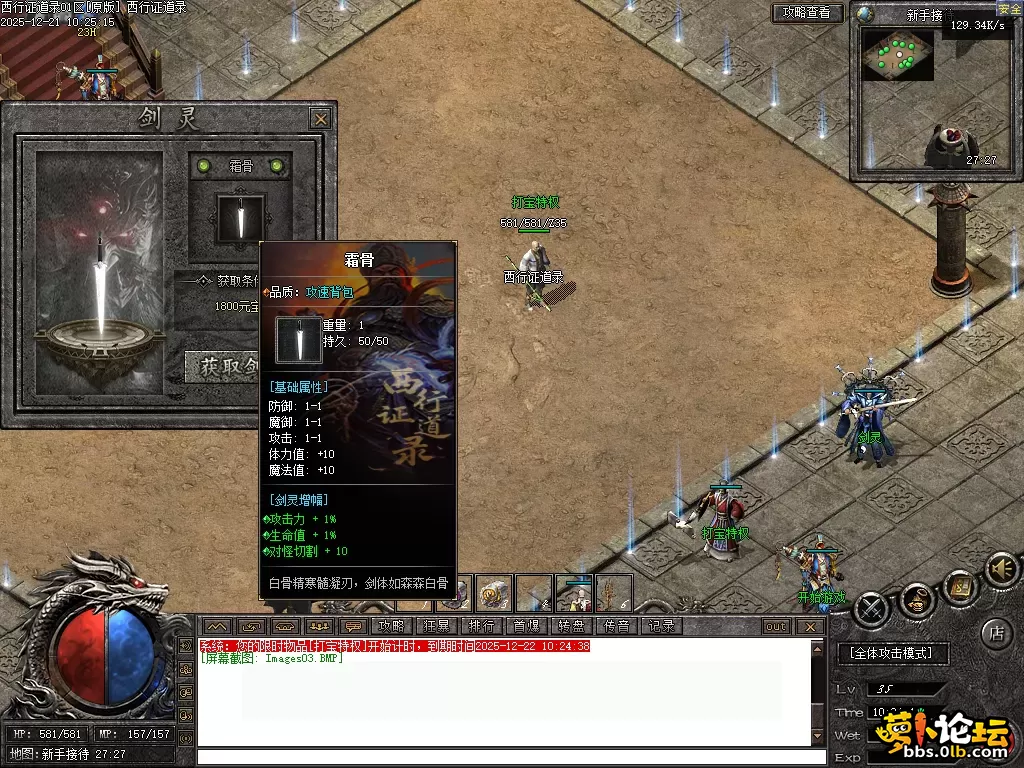Open the 首爆 first-drop panel
Image resolution: width=1024 pixels, height=768 pixels.
point(526,626)
